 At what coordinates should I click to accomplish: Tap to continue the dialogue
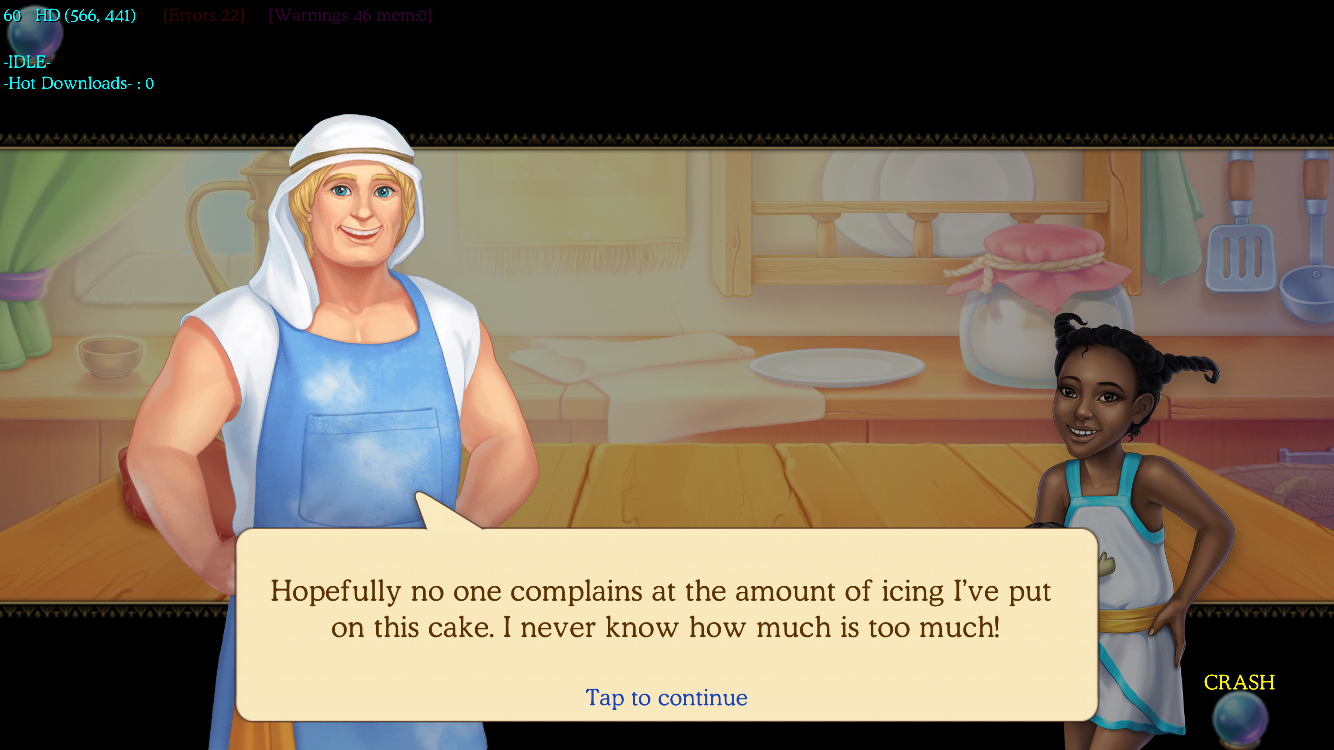[x=666, y=697]
